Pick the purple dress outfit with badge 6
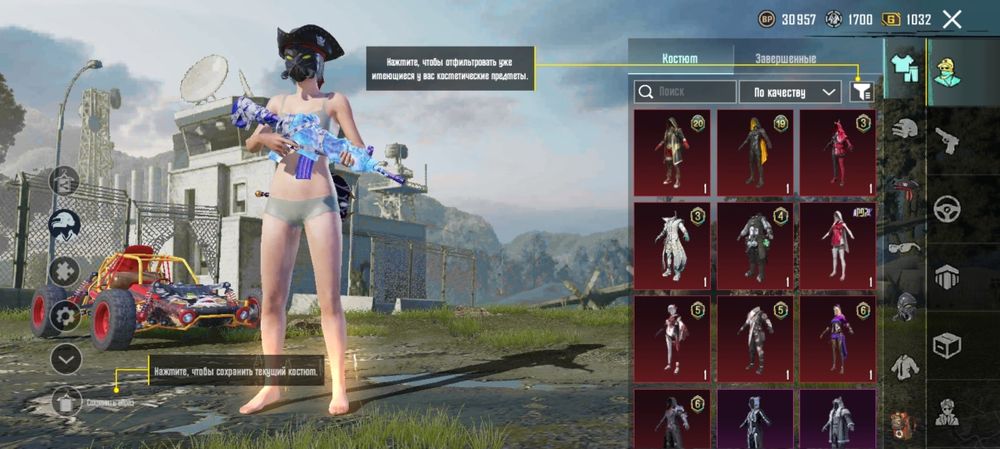Screen dimensions: 1000x449 tap(837, 338)
